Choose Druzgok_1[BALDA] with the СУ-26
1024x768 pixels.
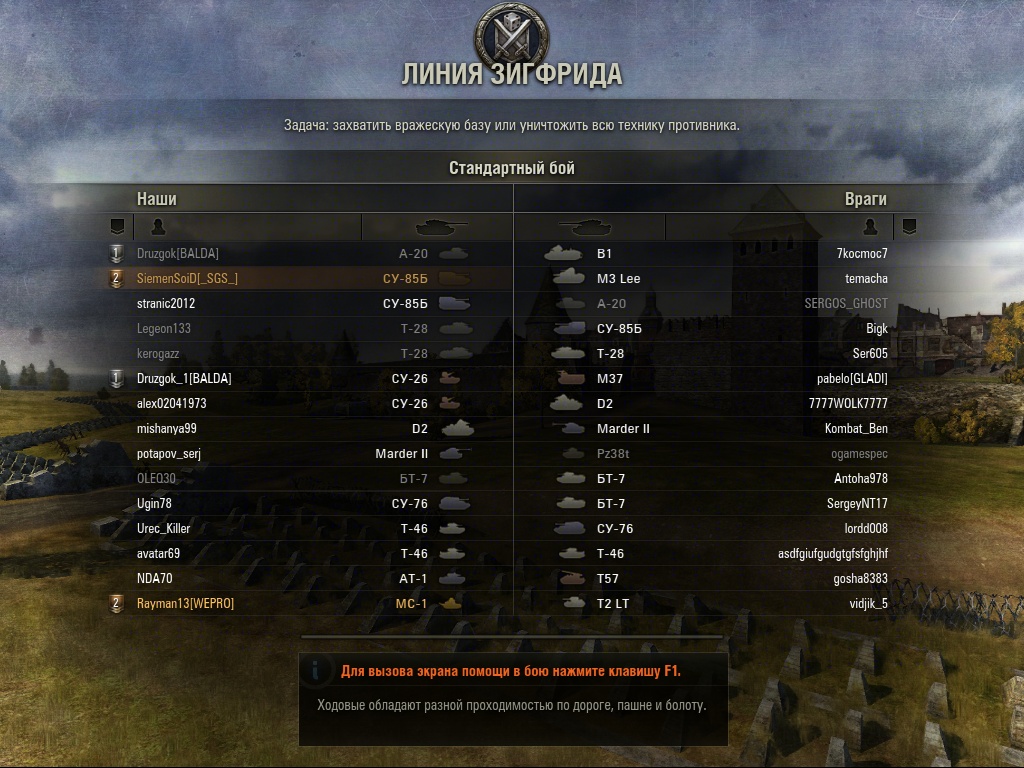tap(184, 379)
